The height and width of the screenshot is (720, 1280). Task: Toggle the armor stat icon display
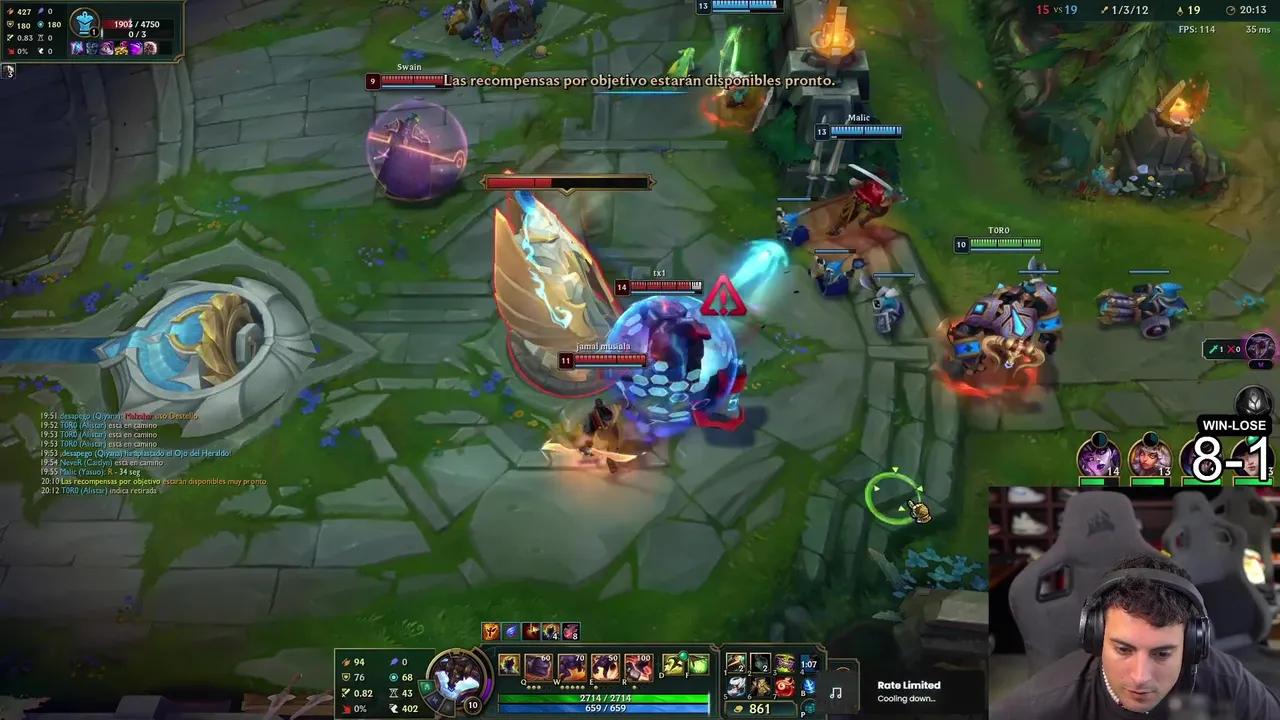click(x=346, y=677)
